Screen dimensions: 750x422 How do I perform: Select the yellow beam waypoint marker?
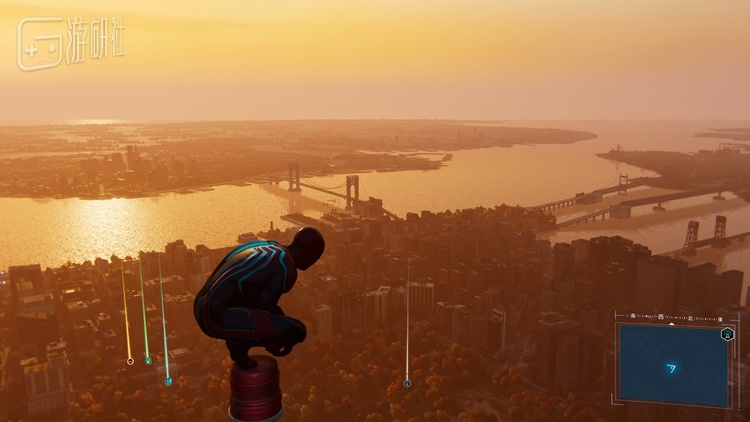130,361
